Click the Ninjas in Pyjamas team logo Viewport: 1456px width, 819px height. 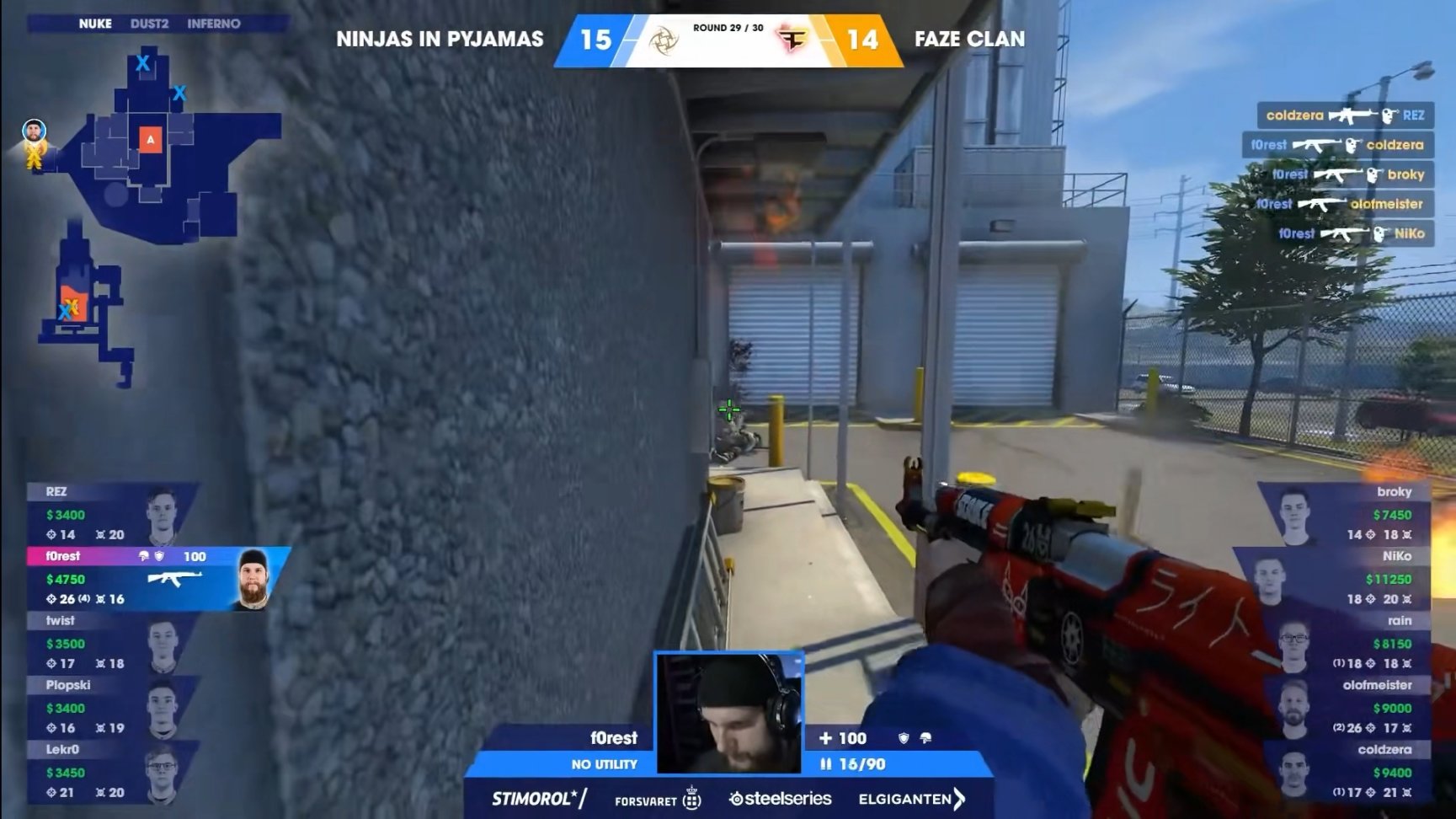(x=664, y=40)
